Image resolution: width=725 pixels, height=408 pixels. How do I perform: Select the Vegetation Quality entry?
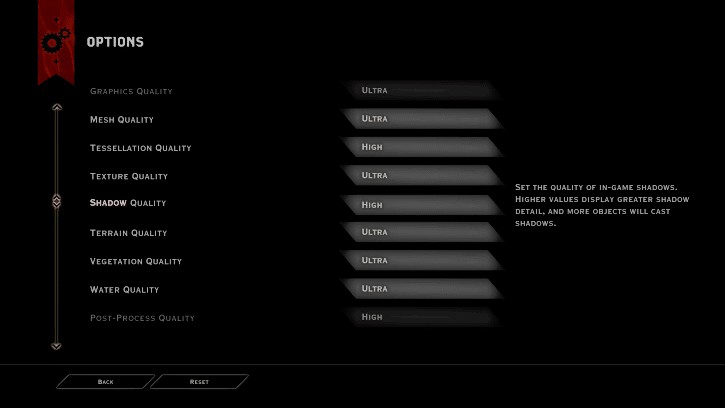point(136,261)
